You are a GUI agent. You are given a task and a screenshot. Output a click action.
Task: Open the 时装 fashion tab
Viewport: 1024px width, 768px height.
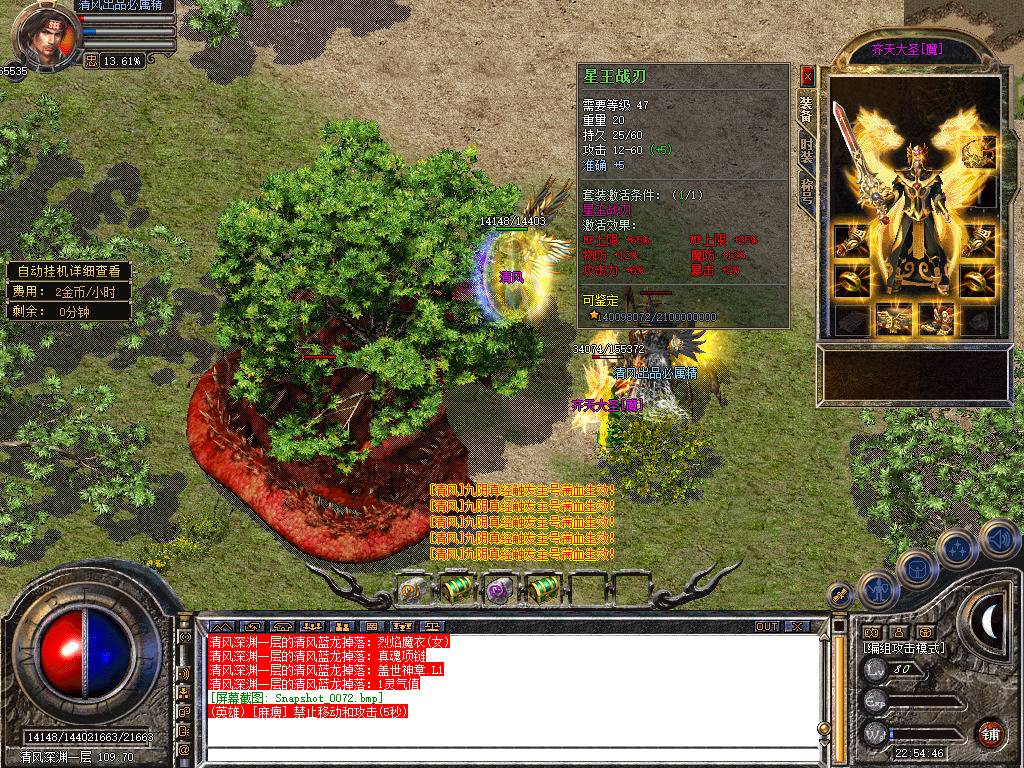click(806, 150)
